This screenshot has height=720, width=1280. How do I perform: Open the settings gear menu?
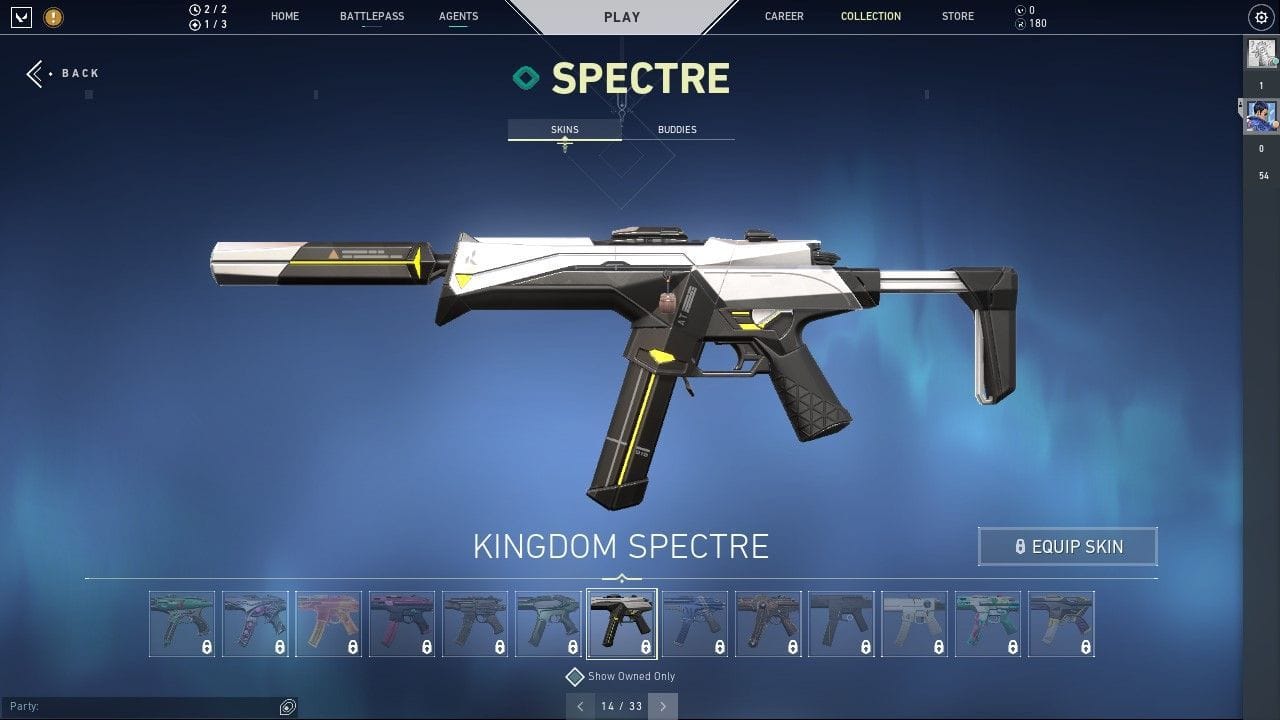pos(1260,17)
